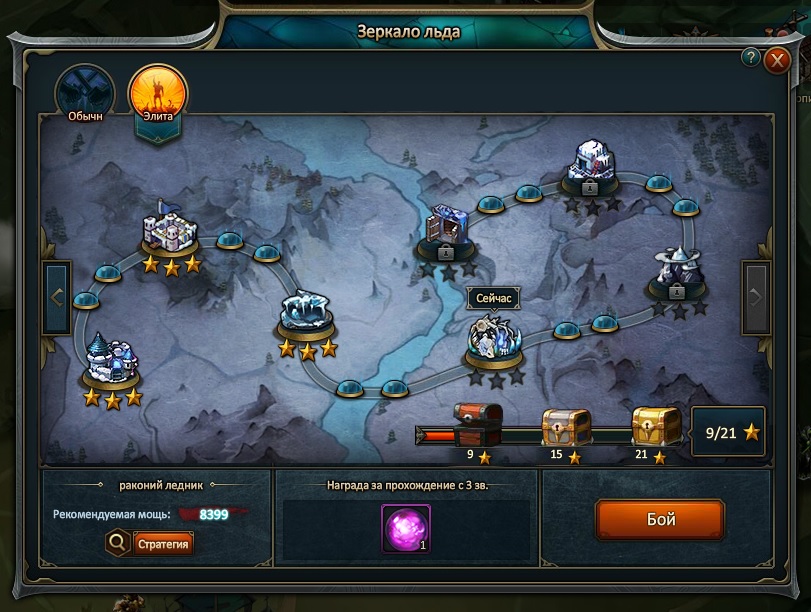
Task: Close the Зеркало льда window
Action: (x=777, y=61)
